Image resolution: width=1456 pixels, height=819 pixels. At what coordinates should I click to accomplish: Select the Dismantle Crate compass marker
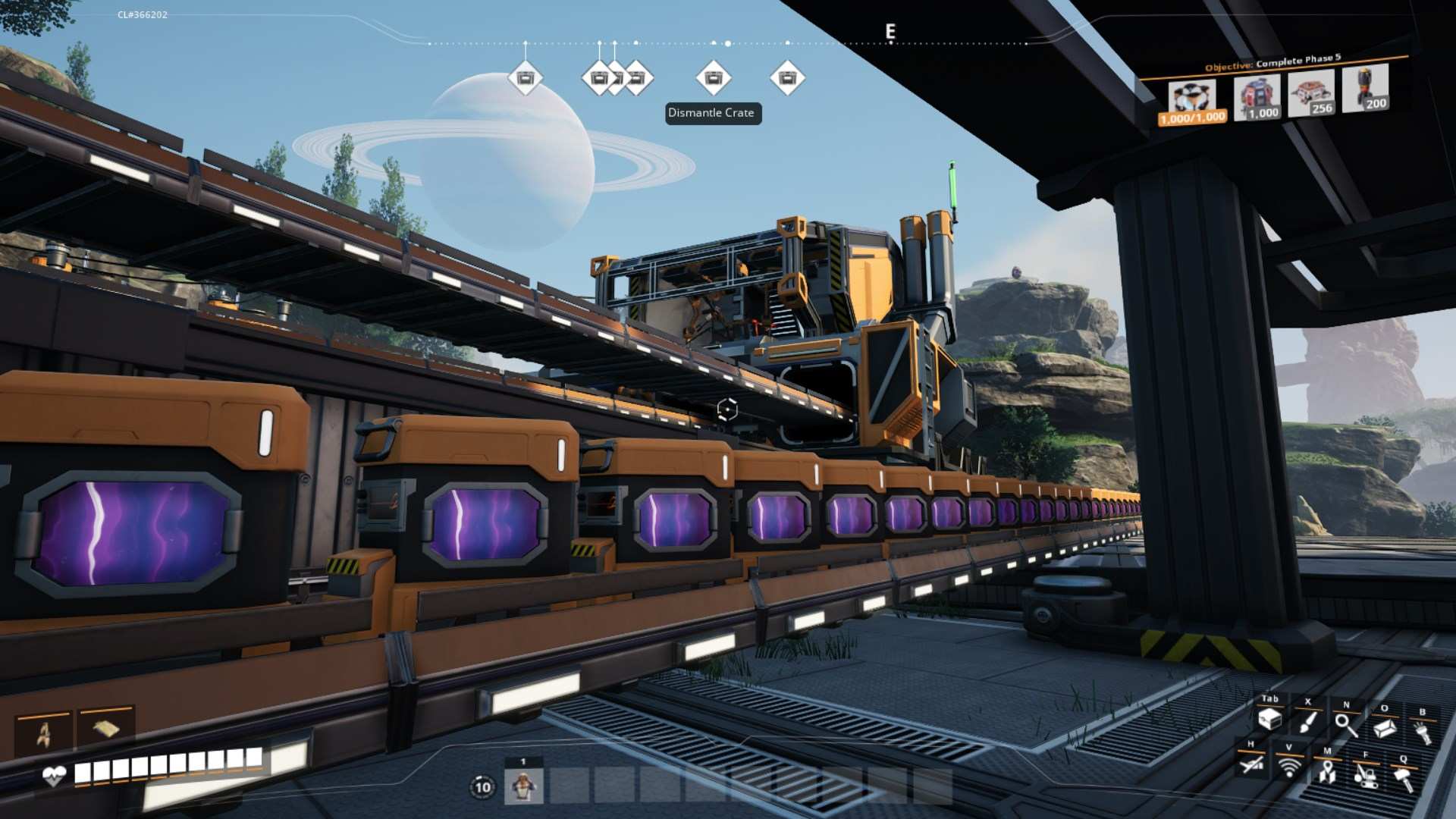coord(713,77)
